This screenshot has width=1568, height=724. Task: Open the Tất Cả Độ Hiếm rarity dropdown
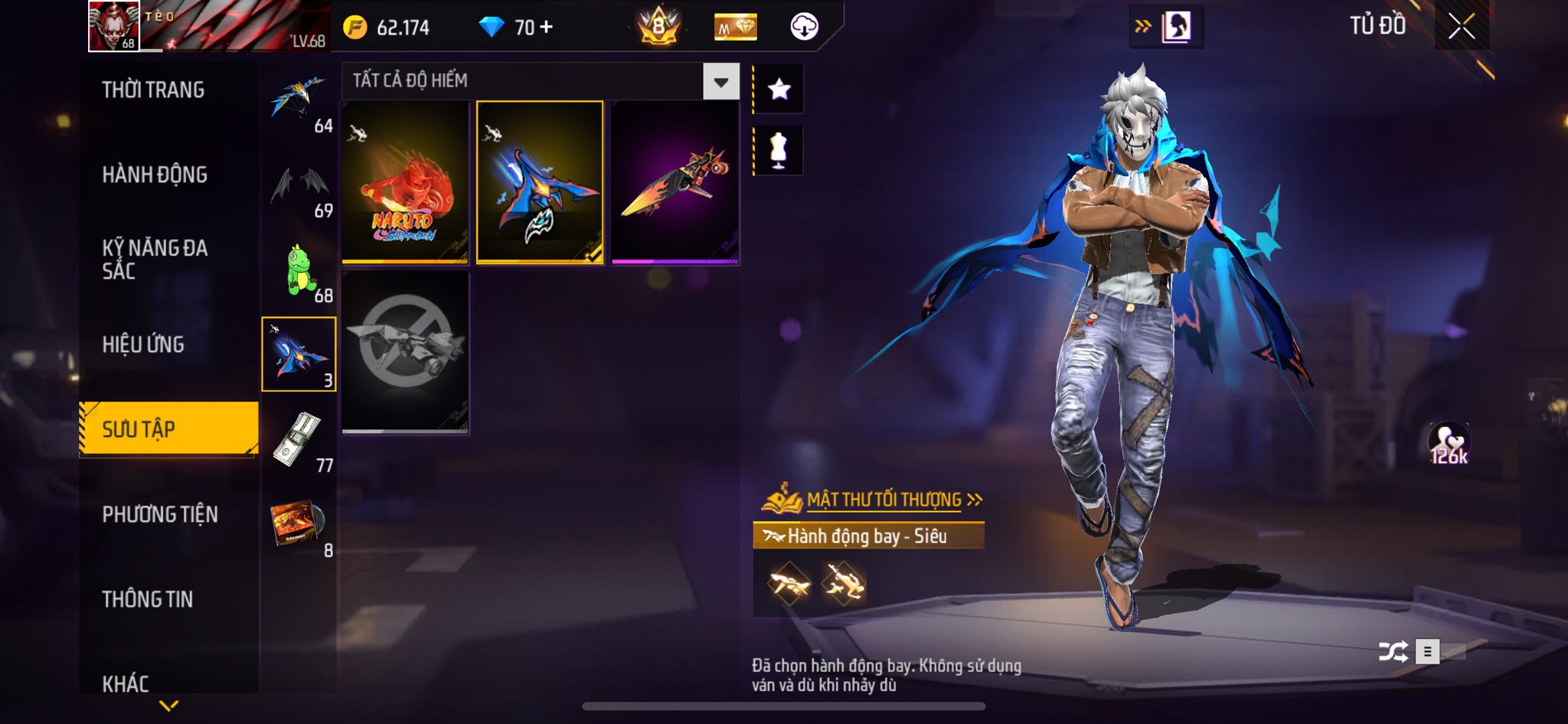coord(720,82)
